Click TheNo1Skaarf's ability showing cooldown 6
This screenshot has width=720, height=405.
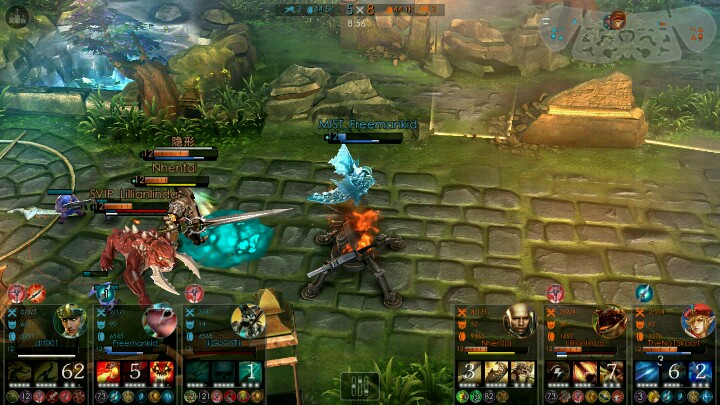click(675, 373)
